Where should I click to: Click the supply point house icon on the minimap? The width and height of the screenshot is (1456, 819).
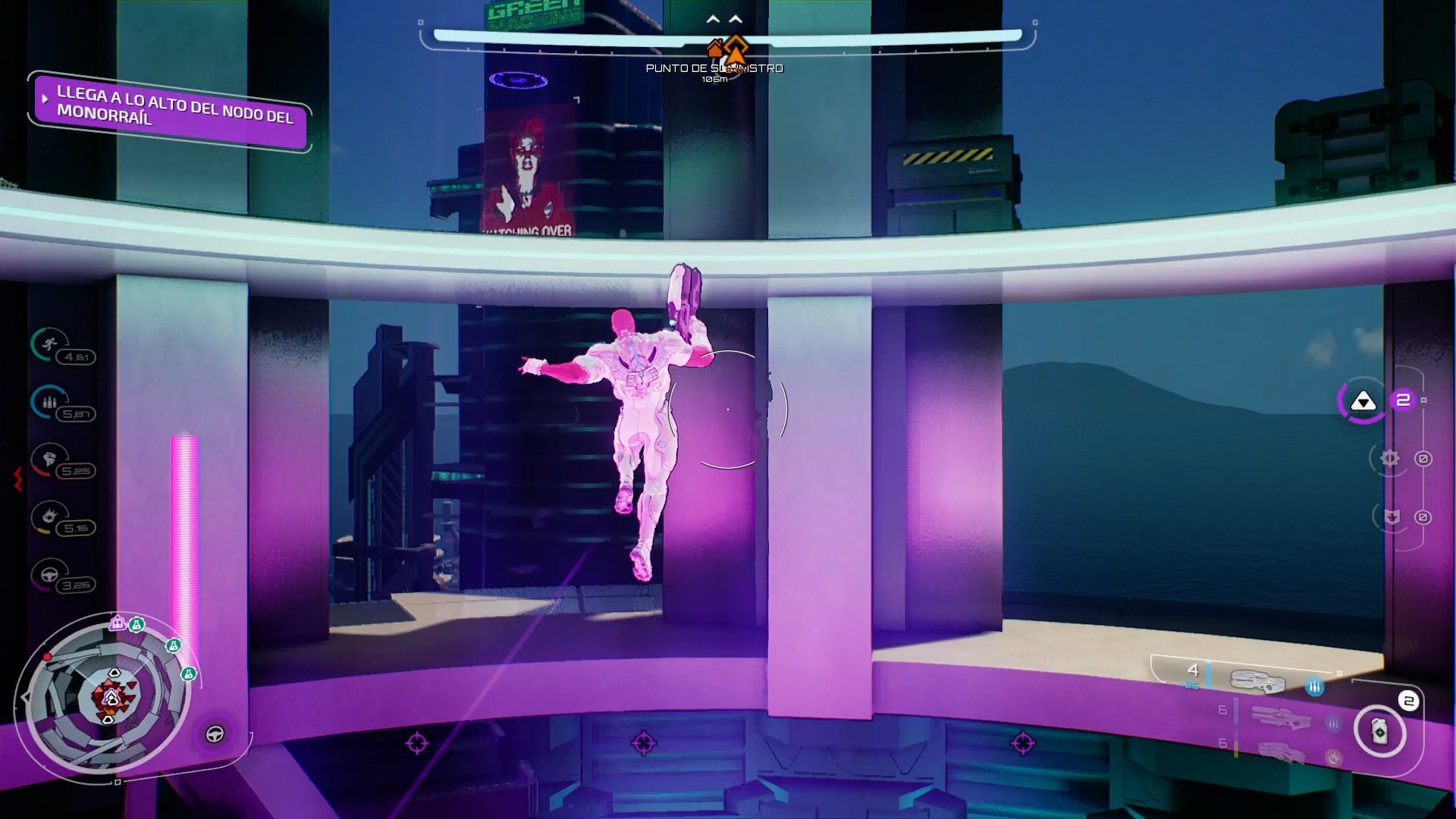pyautogui.click(x=118, y=623)
